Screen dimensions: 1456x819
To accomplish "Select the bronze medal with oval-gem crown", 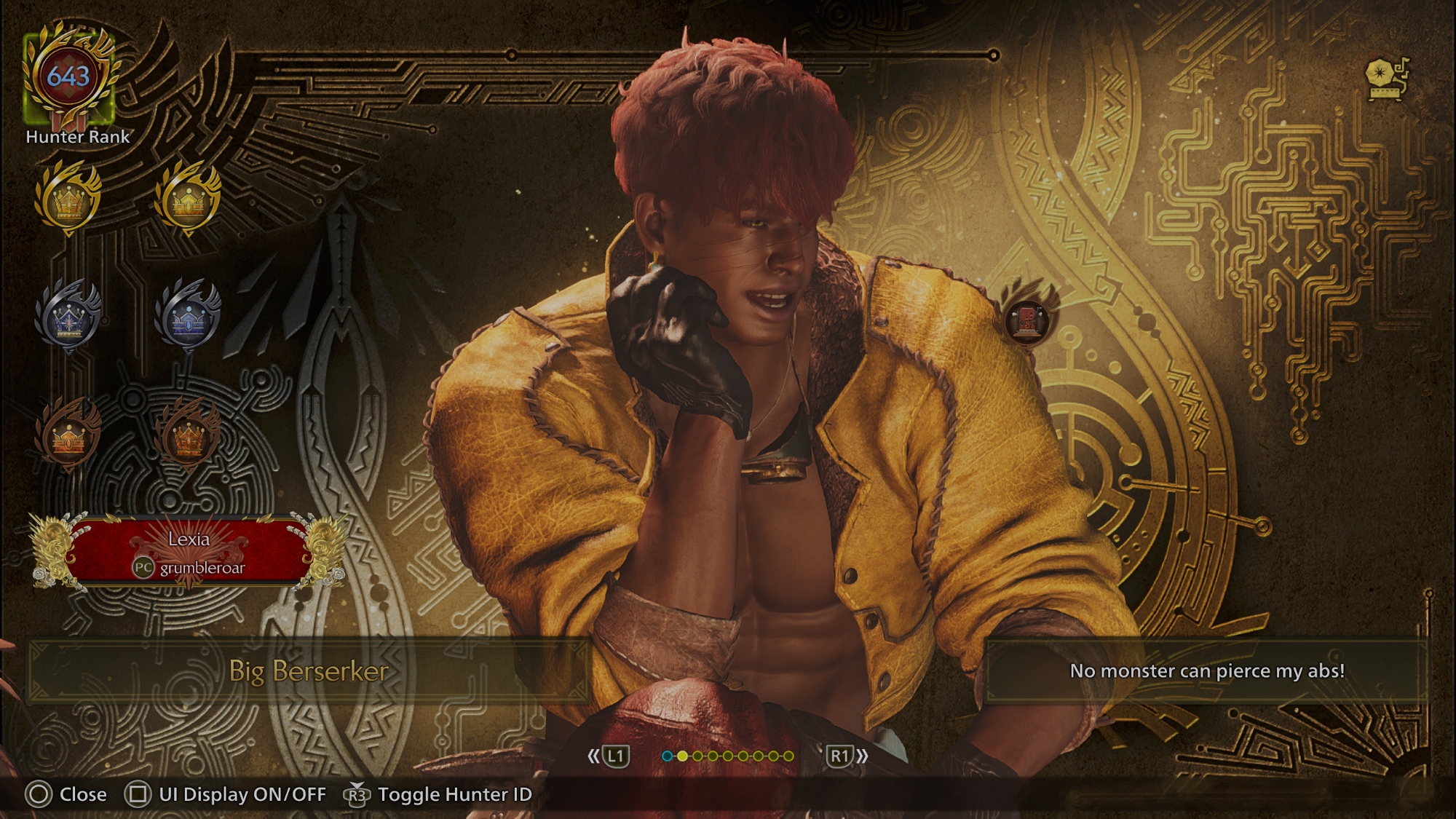I will click(x=68, y=437).
